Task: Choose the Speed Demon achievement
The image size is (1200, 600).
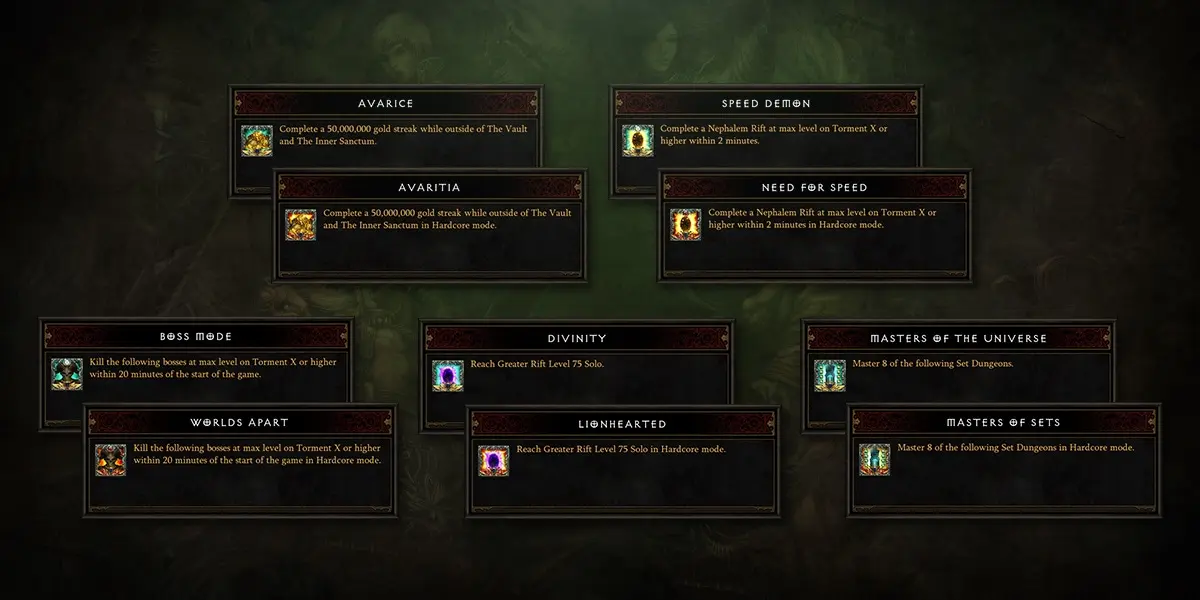Action: point(766,103)
